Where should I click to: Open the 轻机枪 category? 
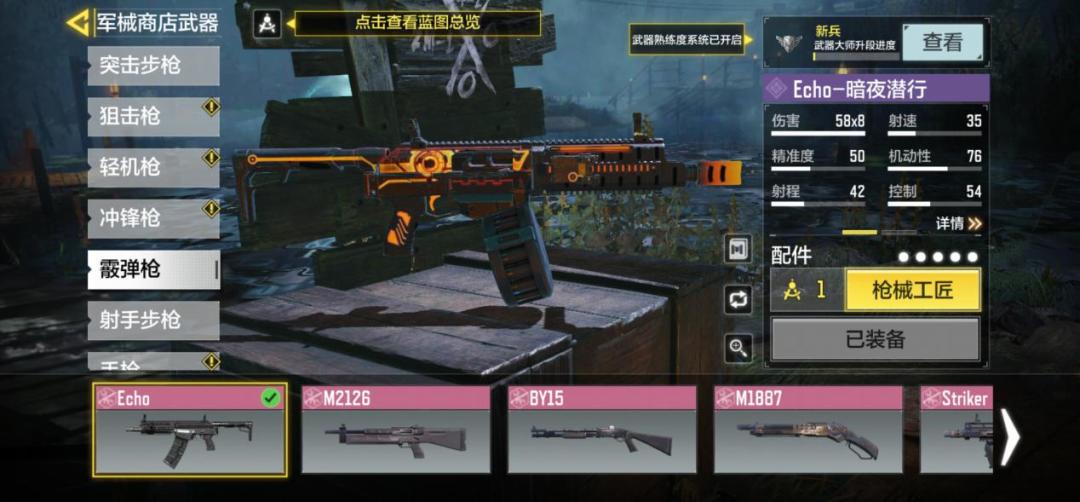point(153,167)
